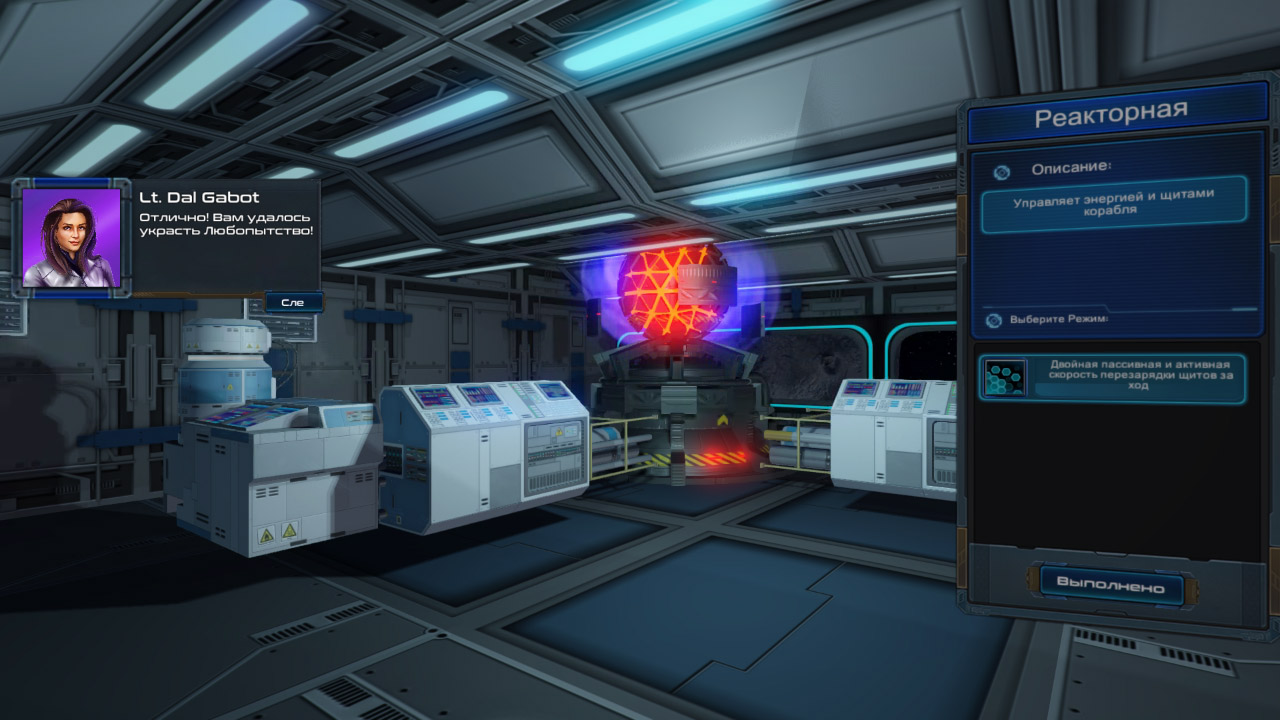Viewport: 1280px width, 720px height.
Task: Click the Выполнено button
Action: click(1110, 586)
